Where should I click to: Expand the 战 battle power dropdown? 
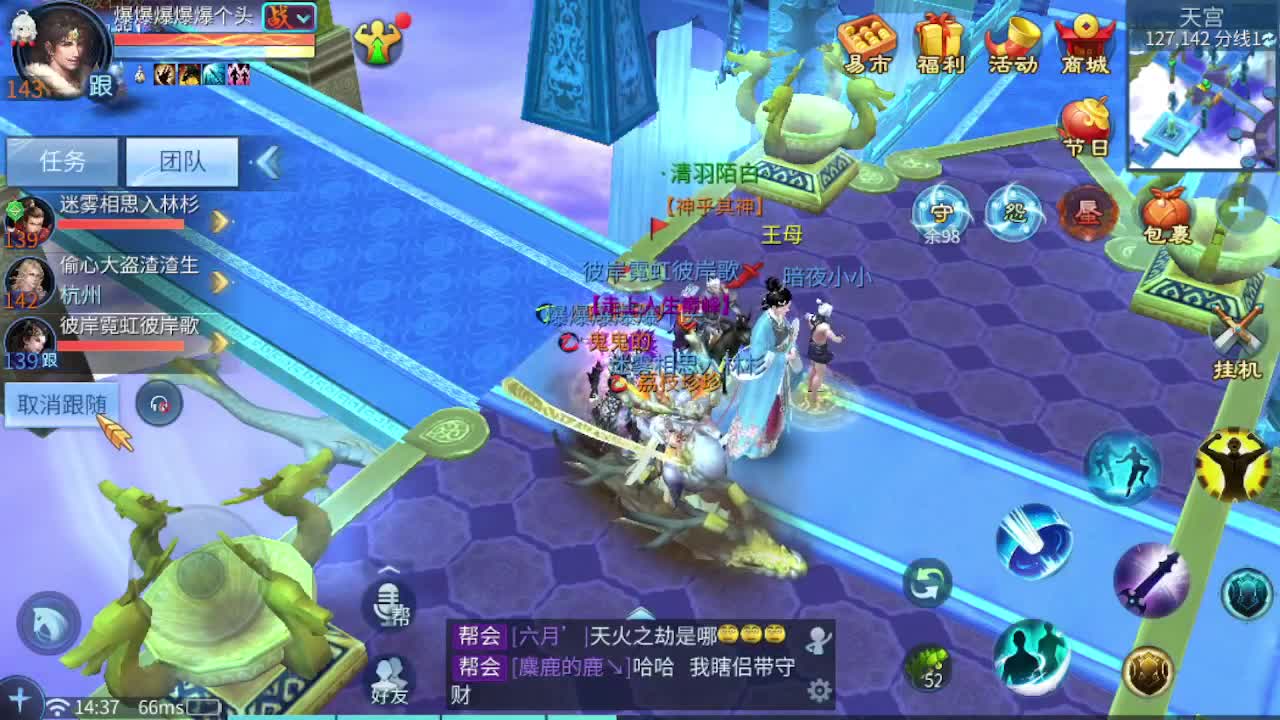coord(293,17)
